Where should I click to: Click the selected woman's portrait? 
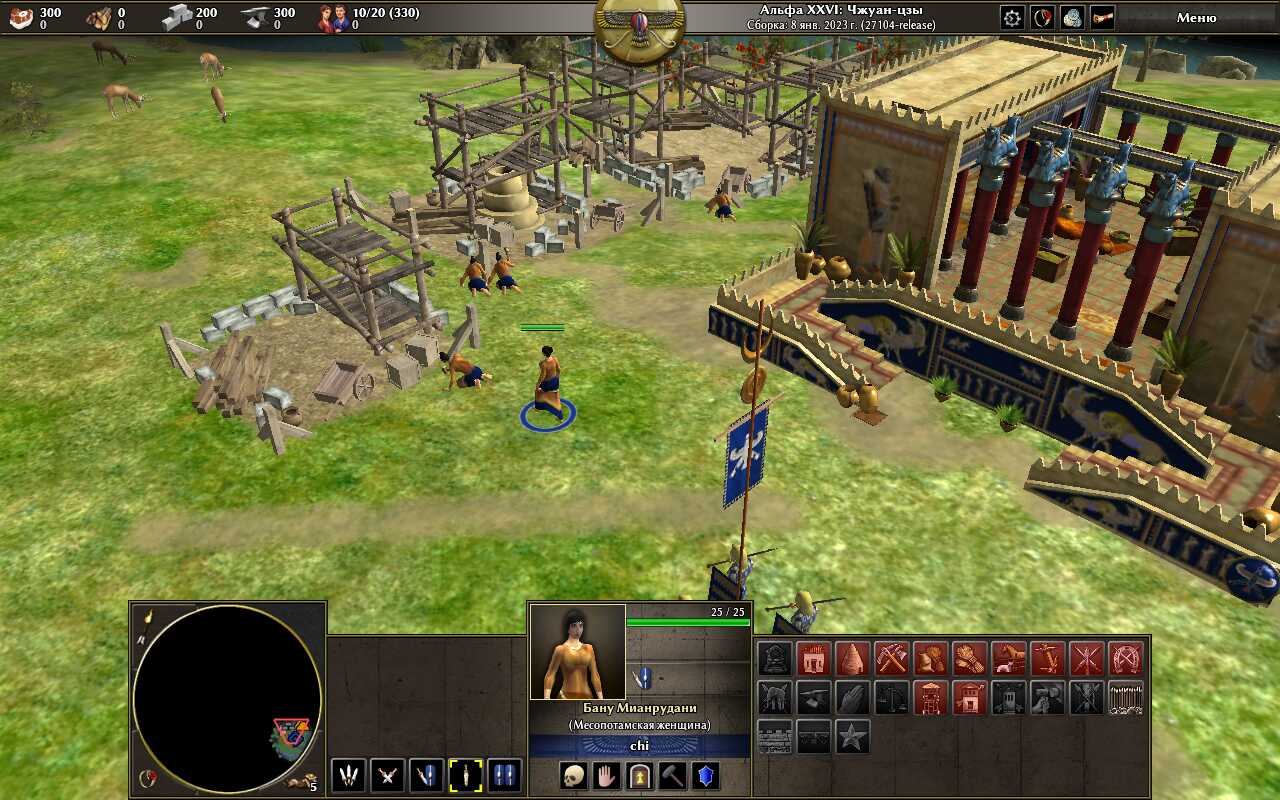click(577, 651)
